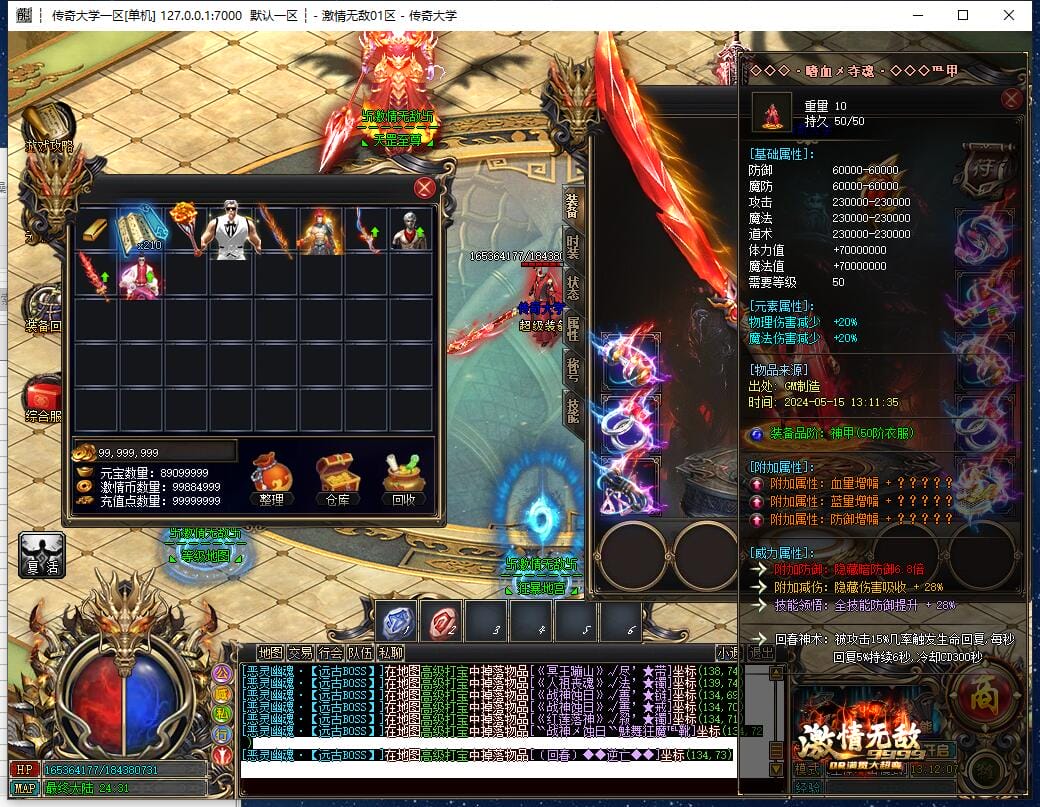
Task: Click the 复活 revive button
Action: 42,555
